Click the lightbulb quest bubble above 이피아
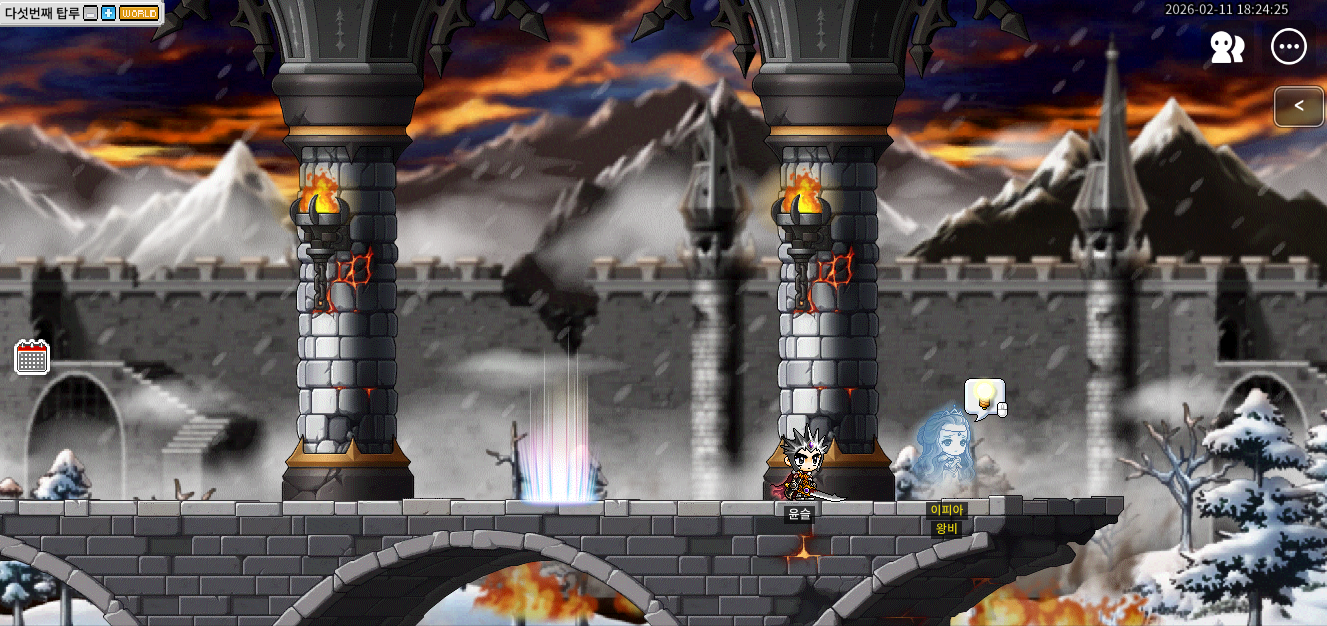 pos(984,397)
